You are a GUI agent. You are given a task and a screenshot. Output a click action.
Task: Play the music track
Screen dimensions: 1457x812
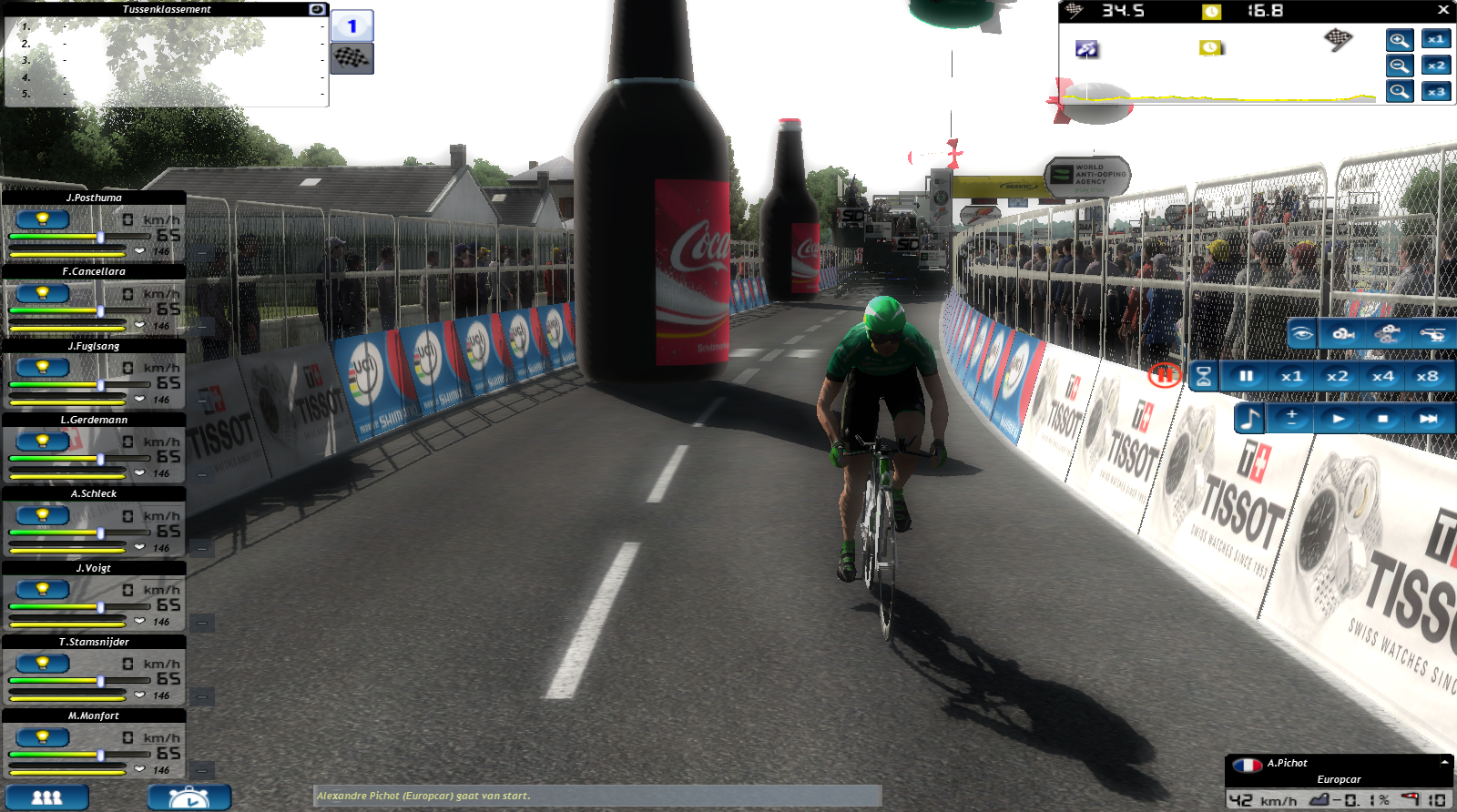[x=1338, y=419]
